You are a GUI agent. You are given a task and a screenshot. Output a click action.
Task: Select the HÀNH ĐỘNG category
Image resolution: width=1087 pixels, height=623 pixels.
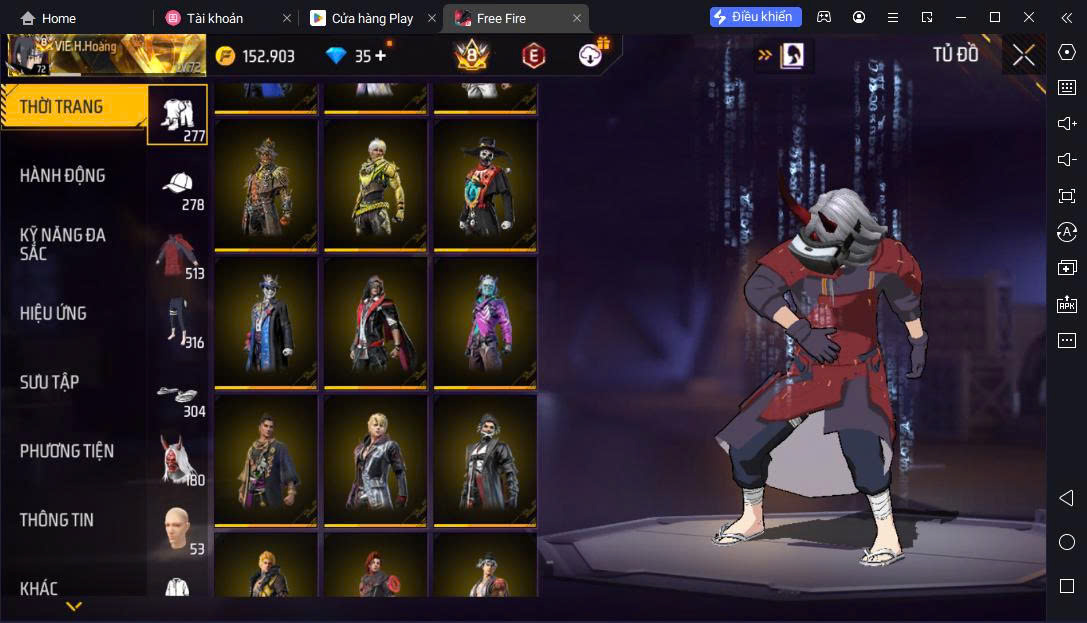point(63,176)
